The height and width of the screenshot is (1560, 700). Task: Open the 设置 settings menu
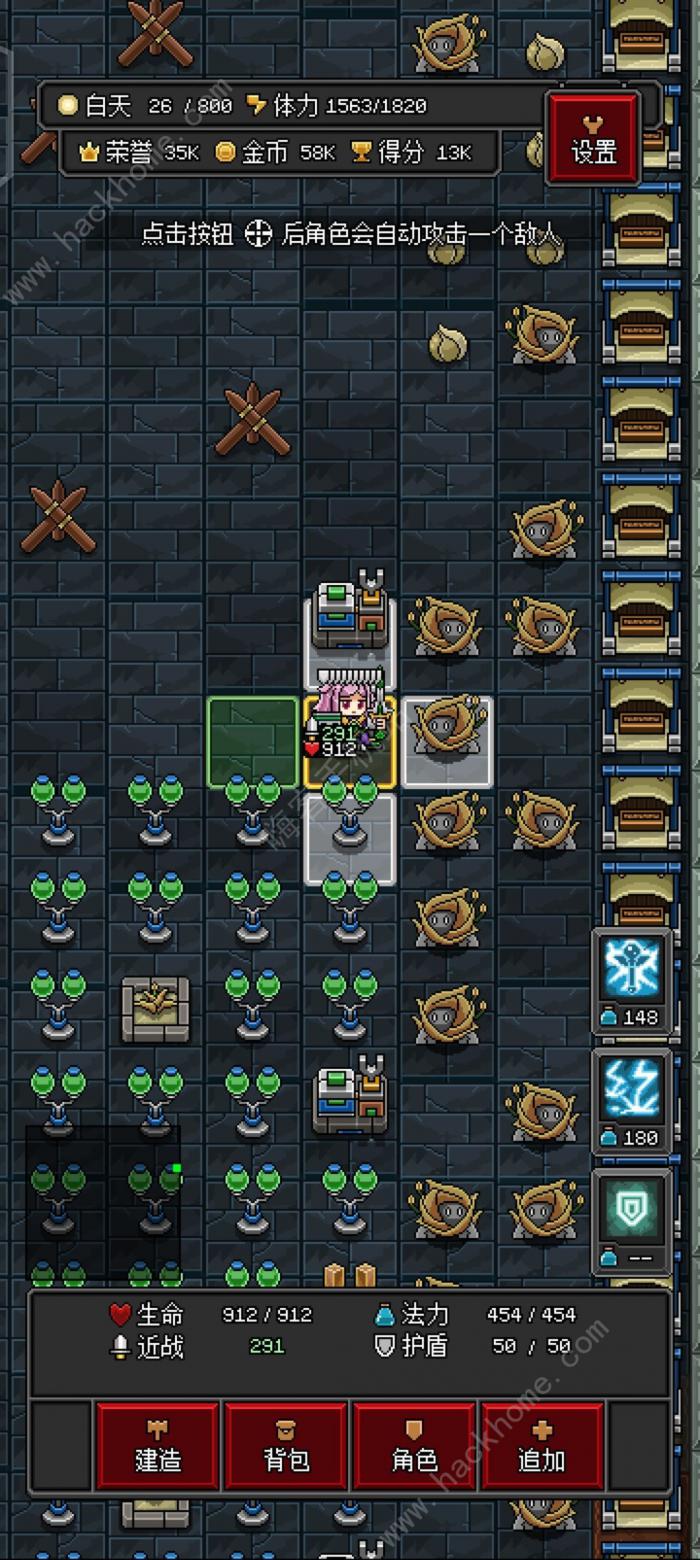tap(593, 140)
